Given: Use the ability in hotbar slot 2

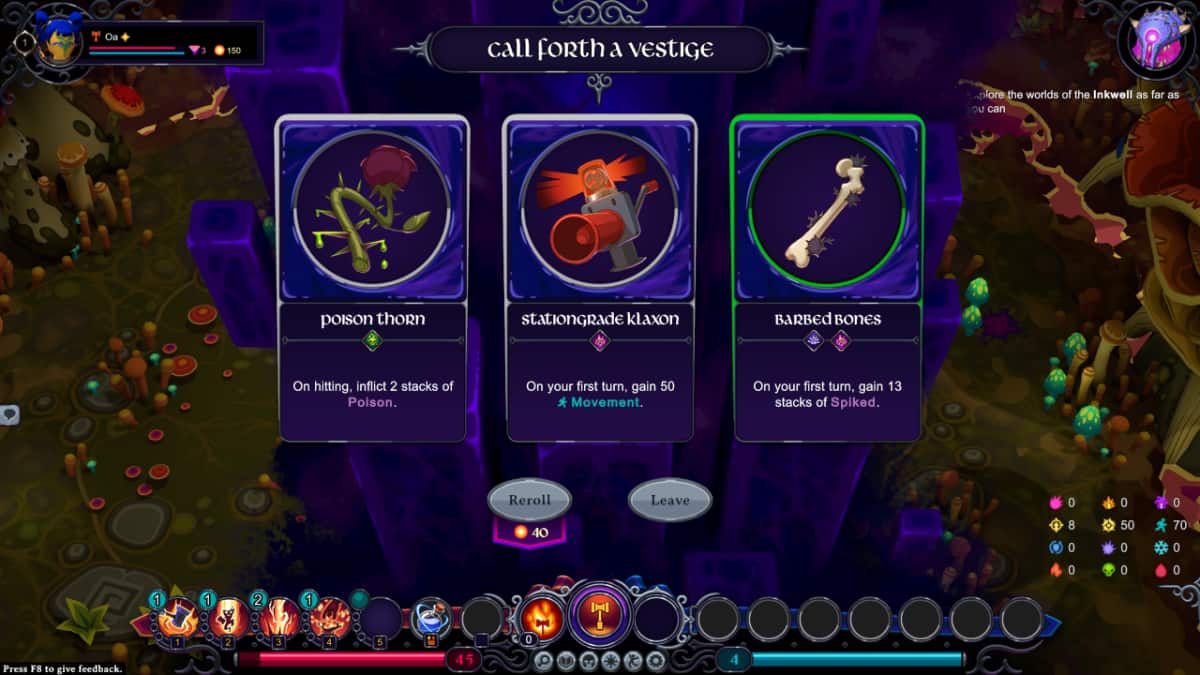Looking at the screenshot, I should (228, 617).
